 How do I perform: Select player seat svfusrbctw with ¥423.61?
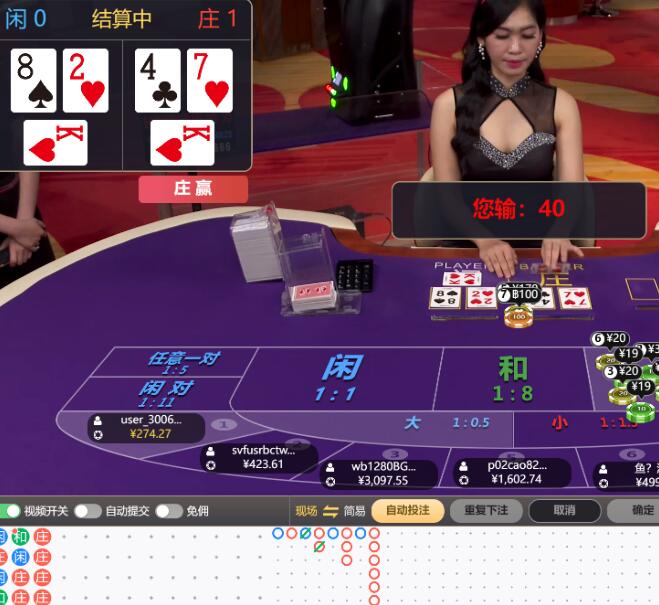point(258,457)
